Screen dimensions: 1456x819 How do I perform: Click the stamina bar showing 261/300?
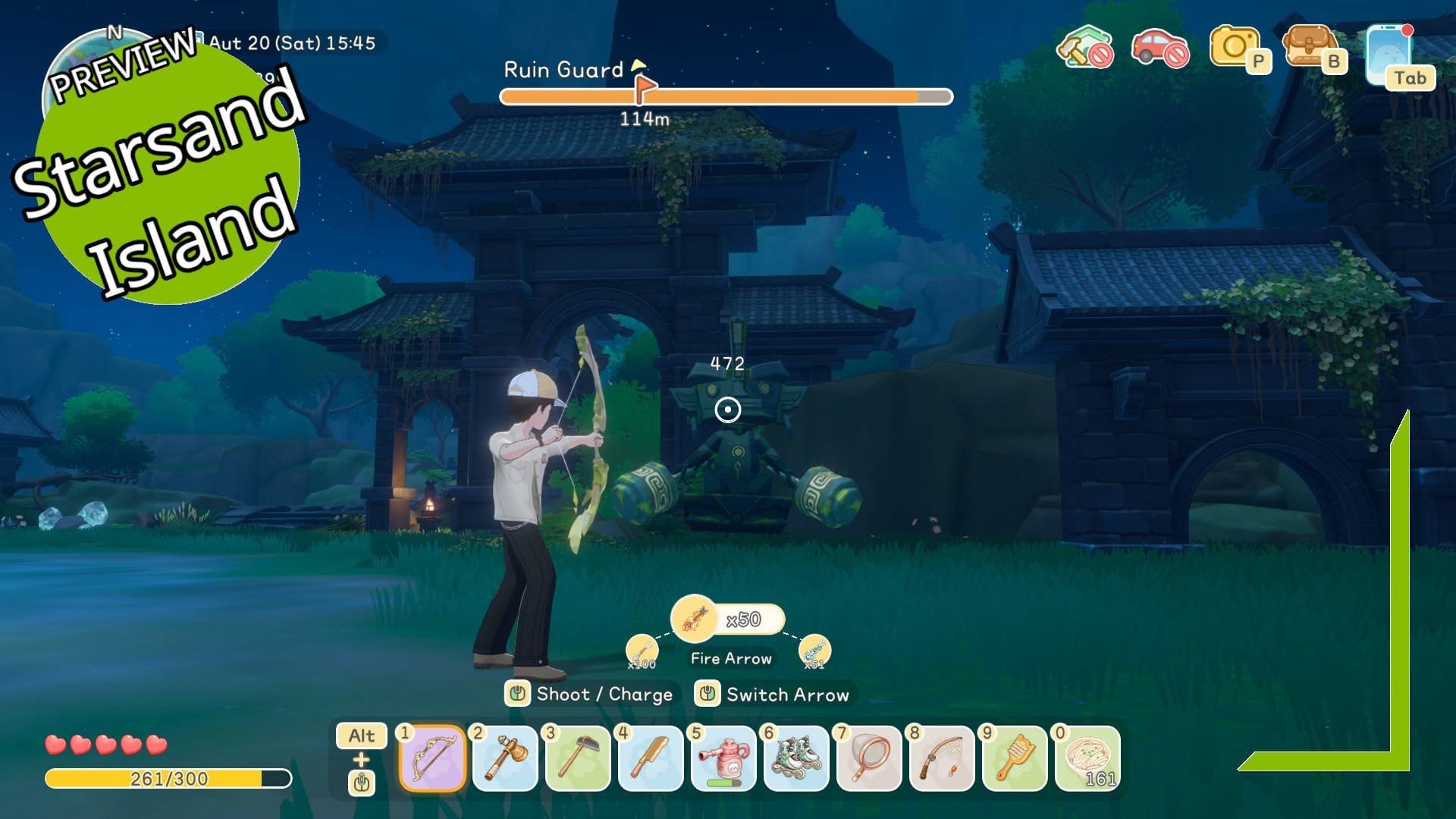[167, 777]
